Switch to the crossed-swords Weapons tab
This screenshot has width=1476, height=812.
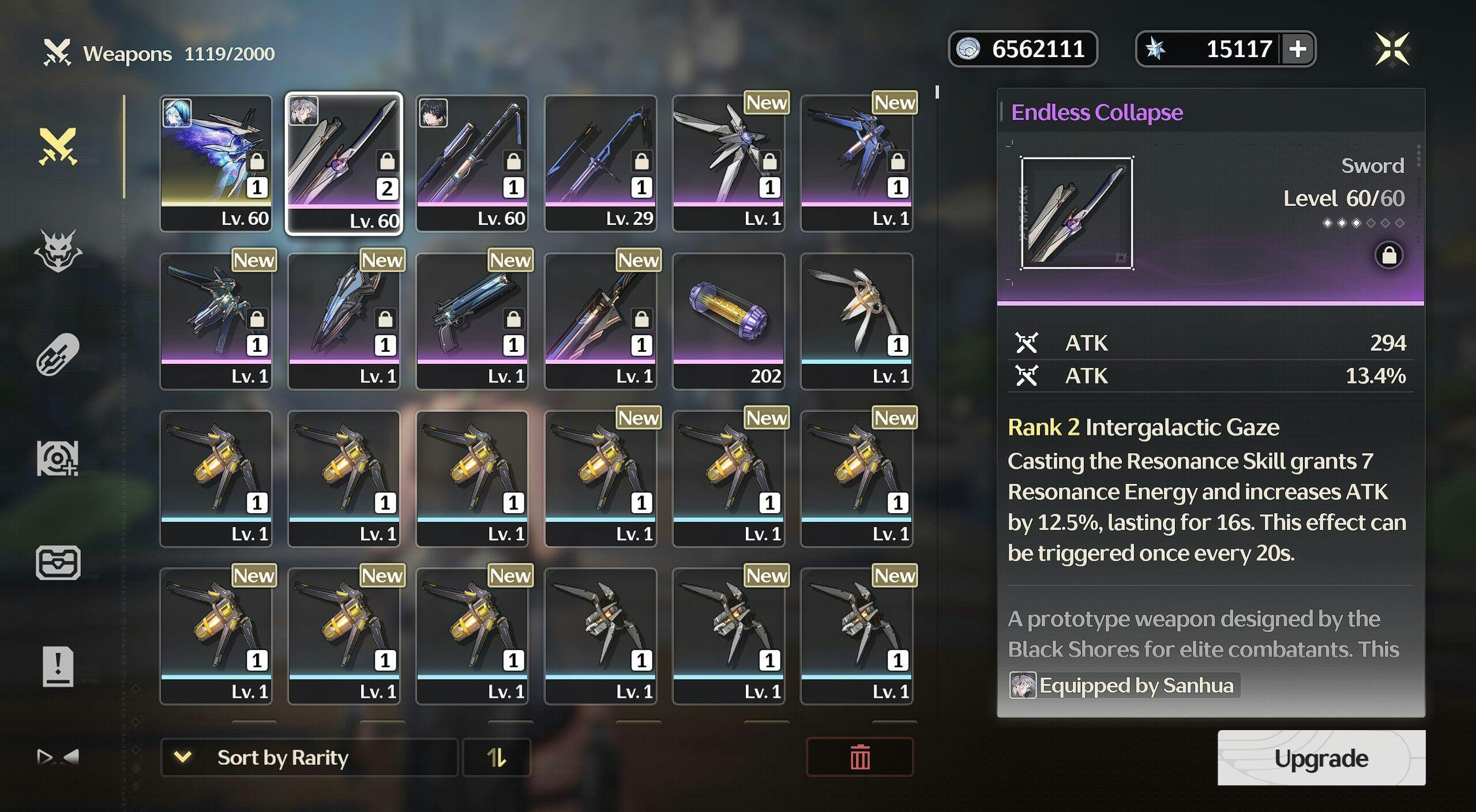coord(58,146)
